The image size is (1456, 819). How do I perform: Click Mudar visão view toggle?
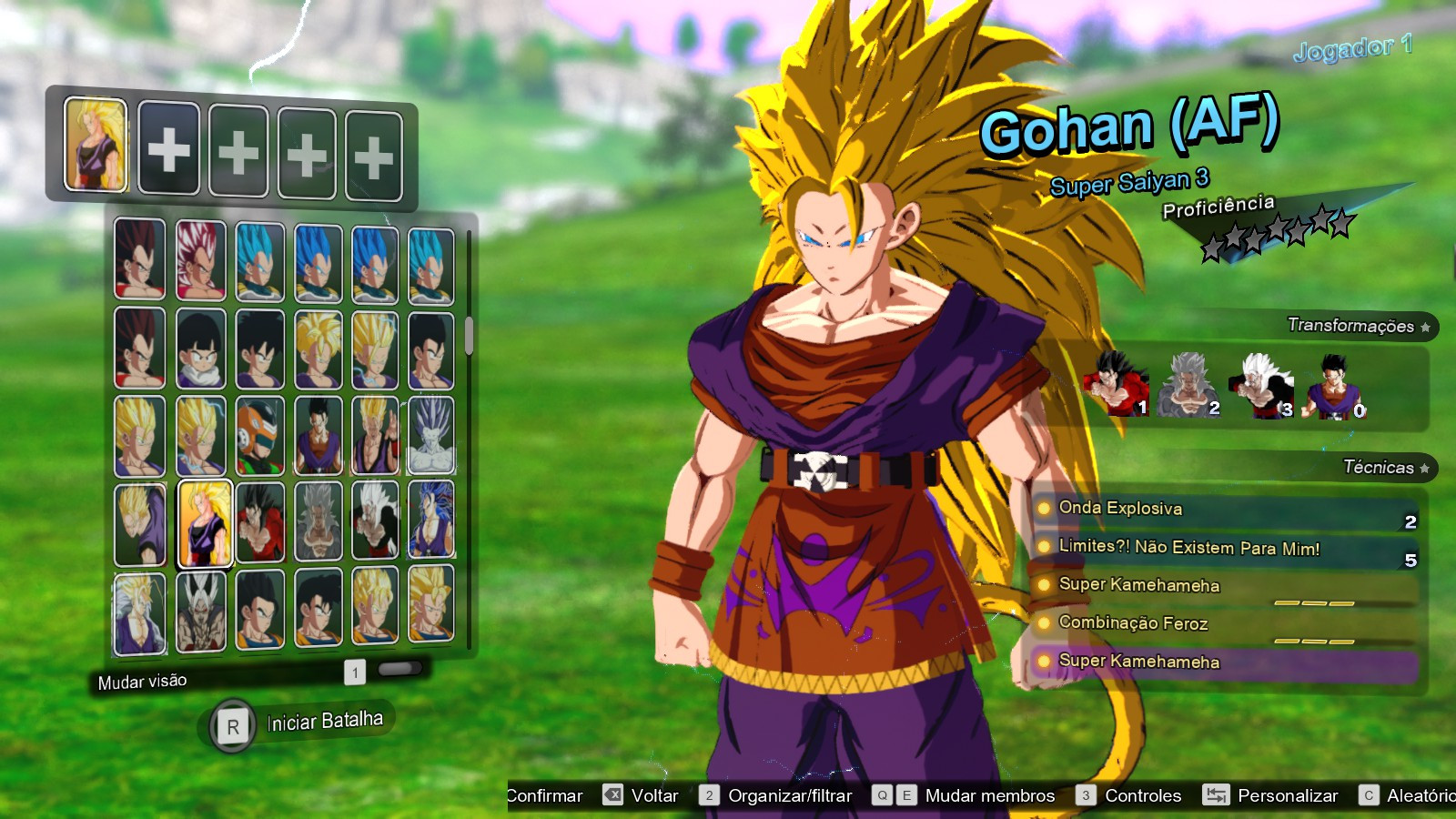(x=143, y=682)
